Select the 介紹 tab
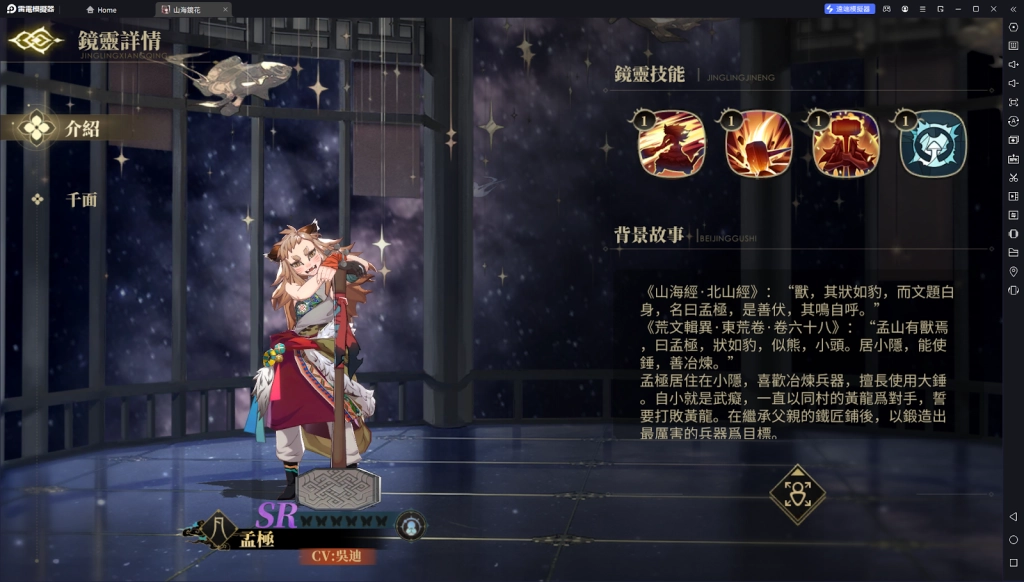This screenshot has width=1024, height=582. tap(82, 128)
